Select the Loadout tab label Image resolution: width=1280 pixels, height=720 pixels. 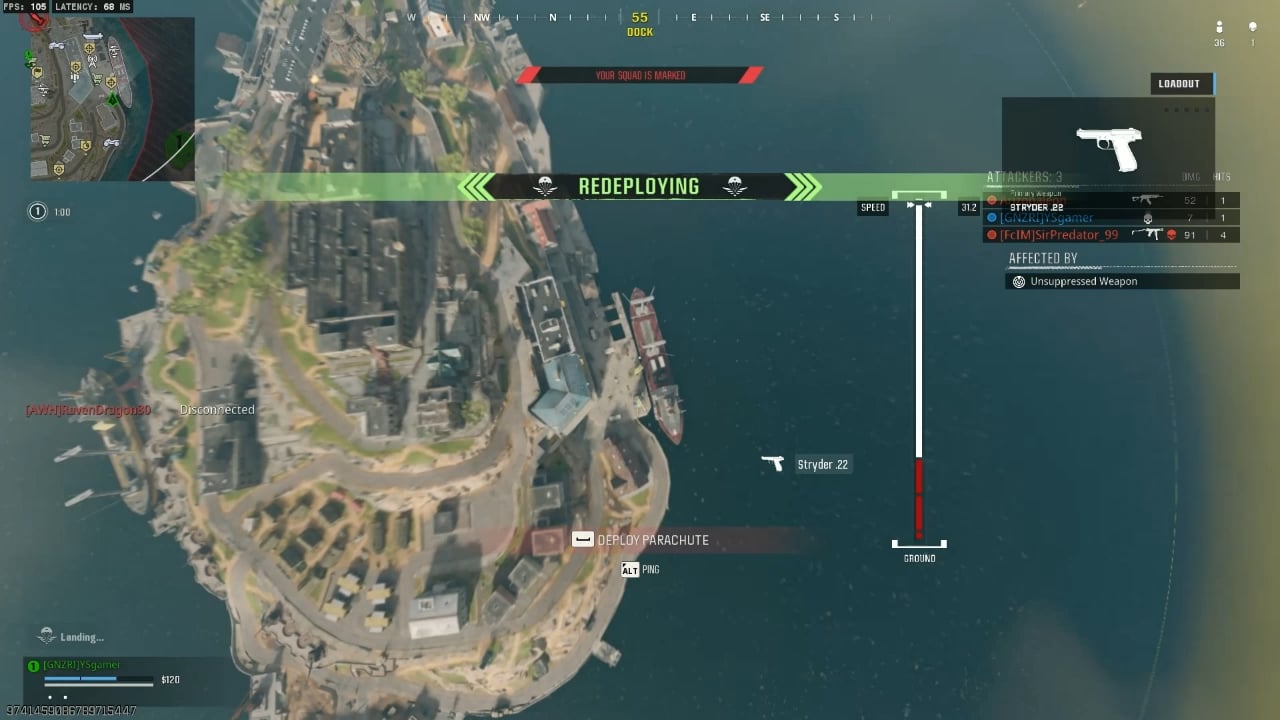[1180, 84]
